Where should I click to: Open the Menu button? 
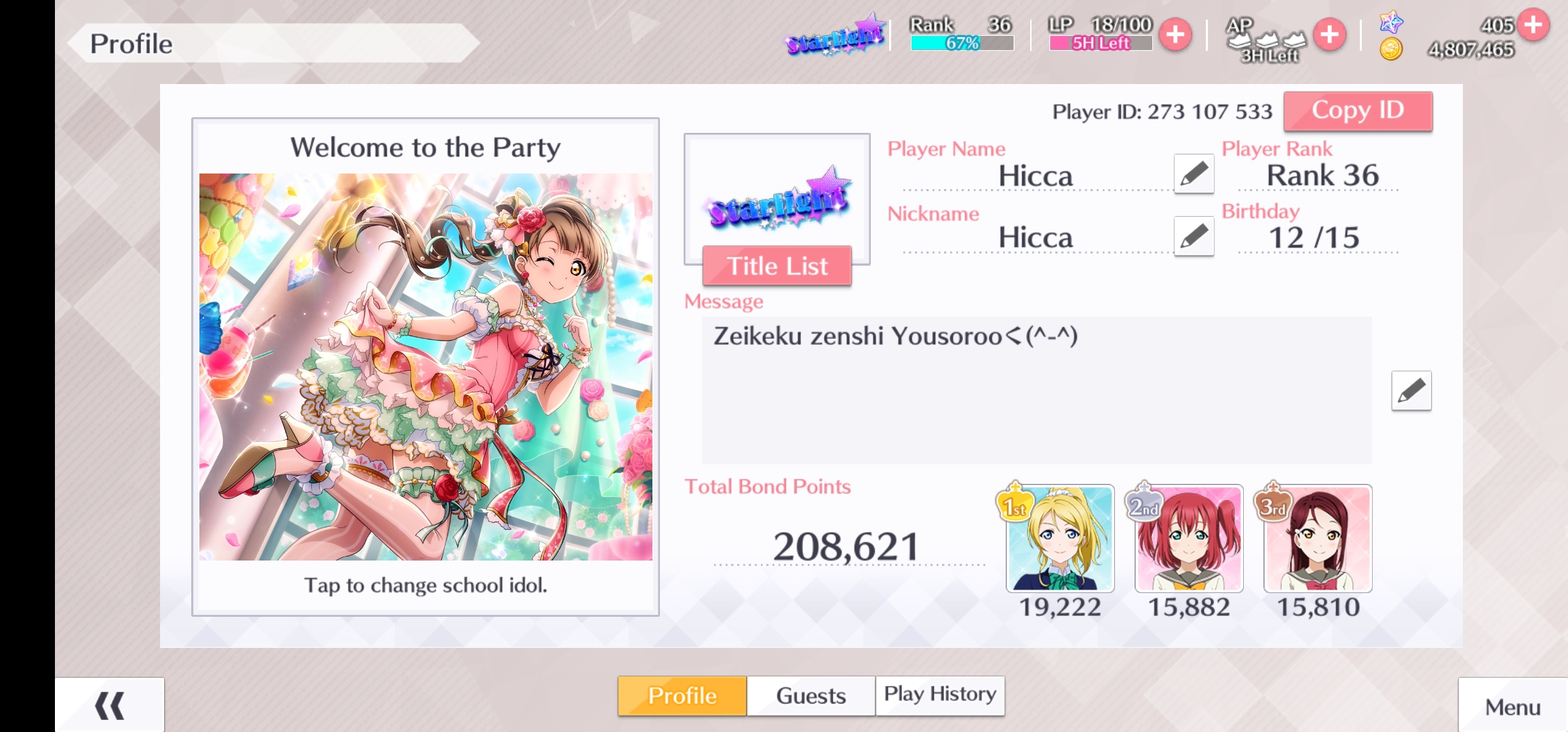coord(1512,707)
